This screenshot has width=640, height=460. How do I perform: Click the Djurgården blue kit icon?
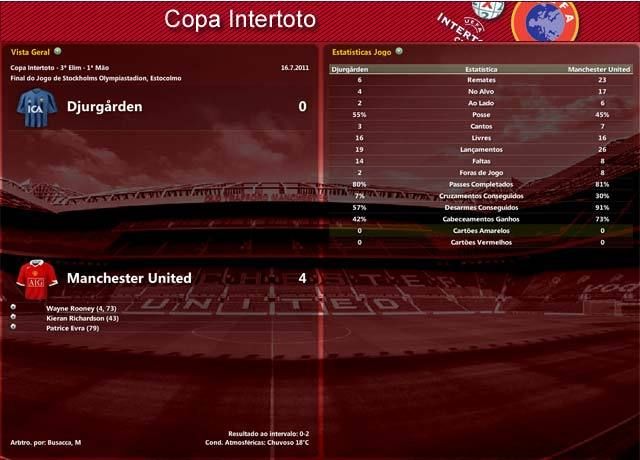[x=36, y=107]
